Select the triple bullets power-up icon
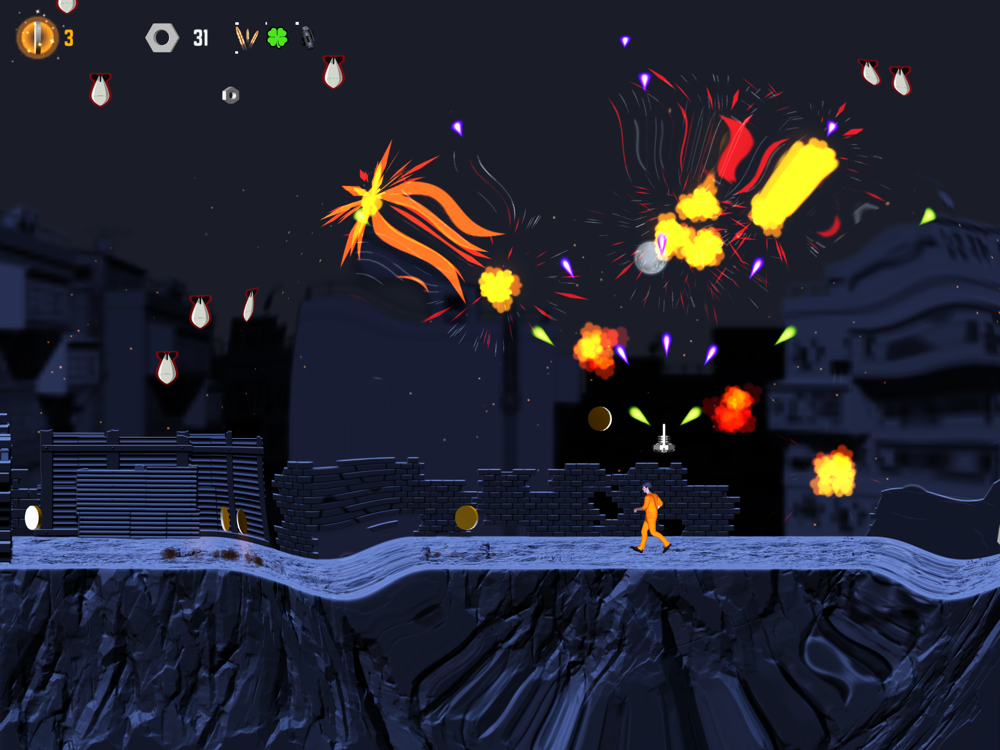 tap(246, 38)
